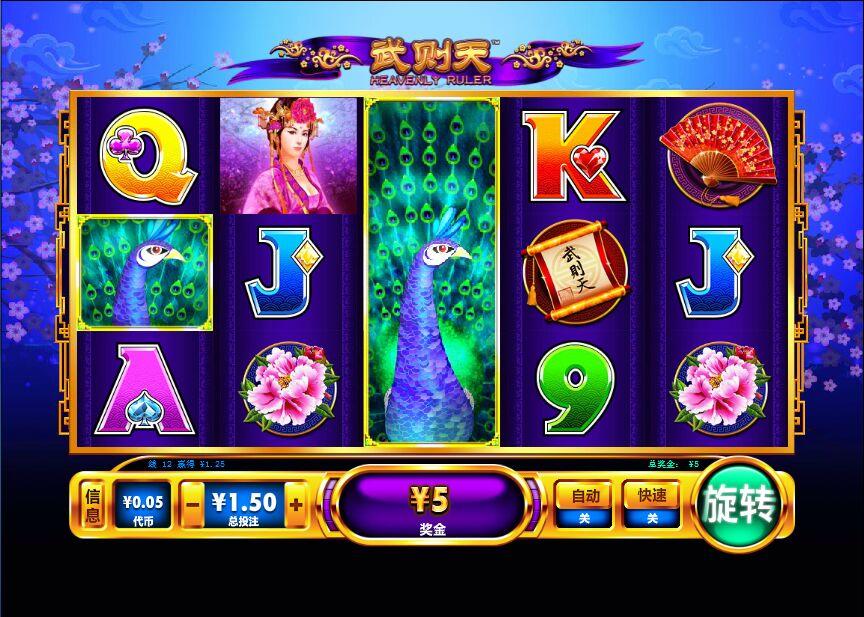Toggle the 快速 quick-spin option
Image resolution: width=864 pixels, height=617 pixels.
[651, 504]
